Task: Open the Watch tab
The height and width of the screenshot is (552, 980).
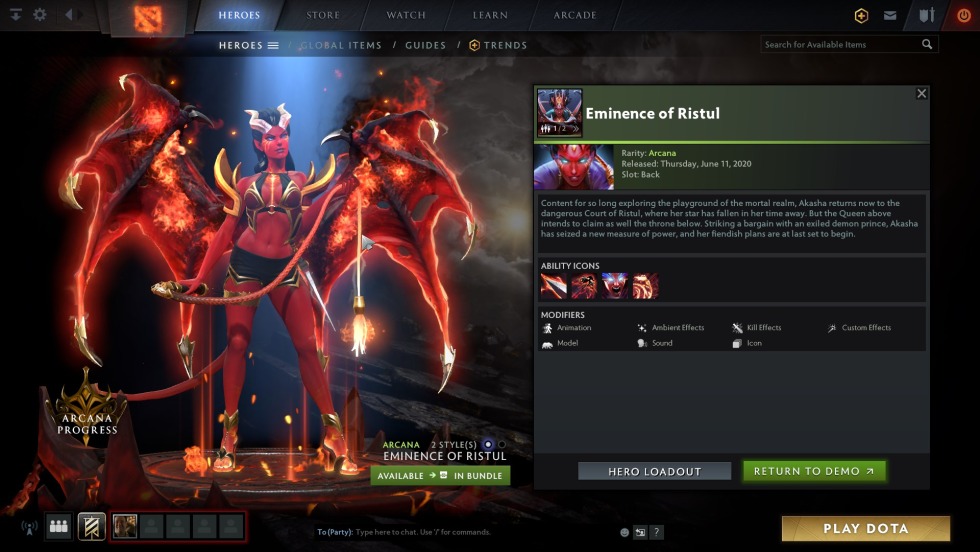Action: coord(406,15)
